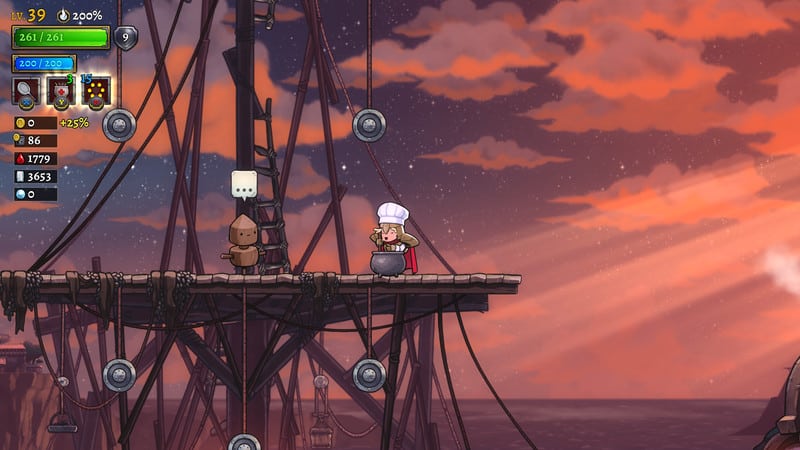
Task: Click the NPC's speech bubble prompt
Action: point(244,185)
